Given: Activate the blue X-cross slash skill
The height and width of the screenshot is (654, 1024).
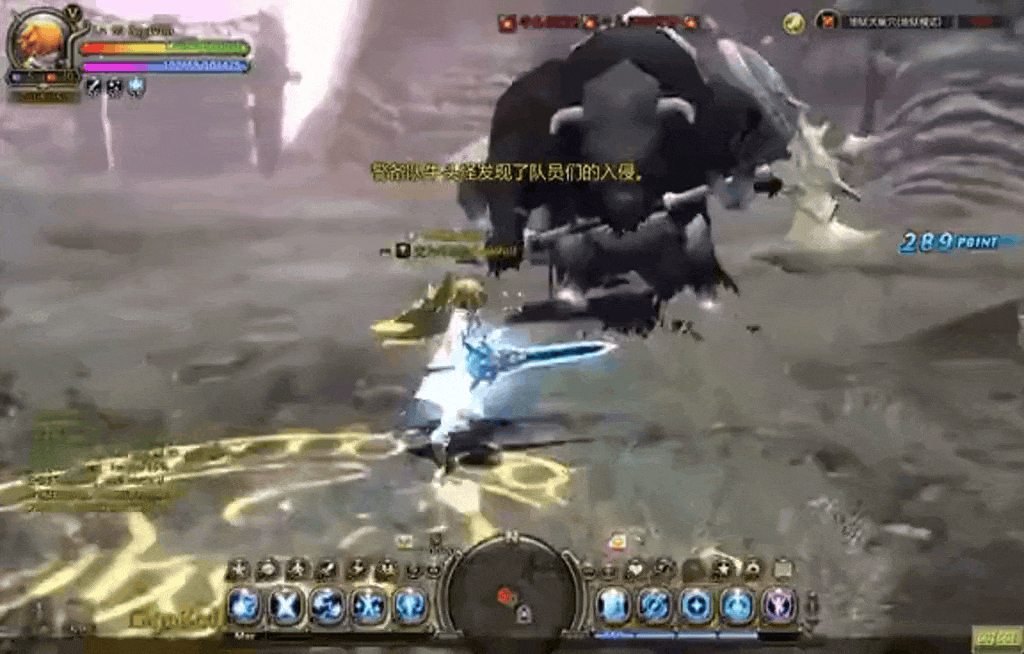Looking at the screenshot, I should pos(286,606).
